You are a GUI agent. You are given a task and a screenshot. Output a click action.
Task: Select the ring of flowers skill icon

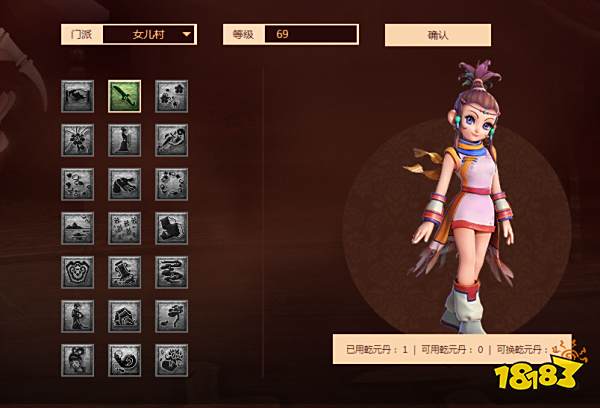pyautogui.click(x=171, y=184)
